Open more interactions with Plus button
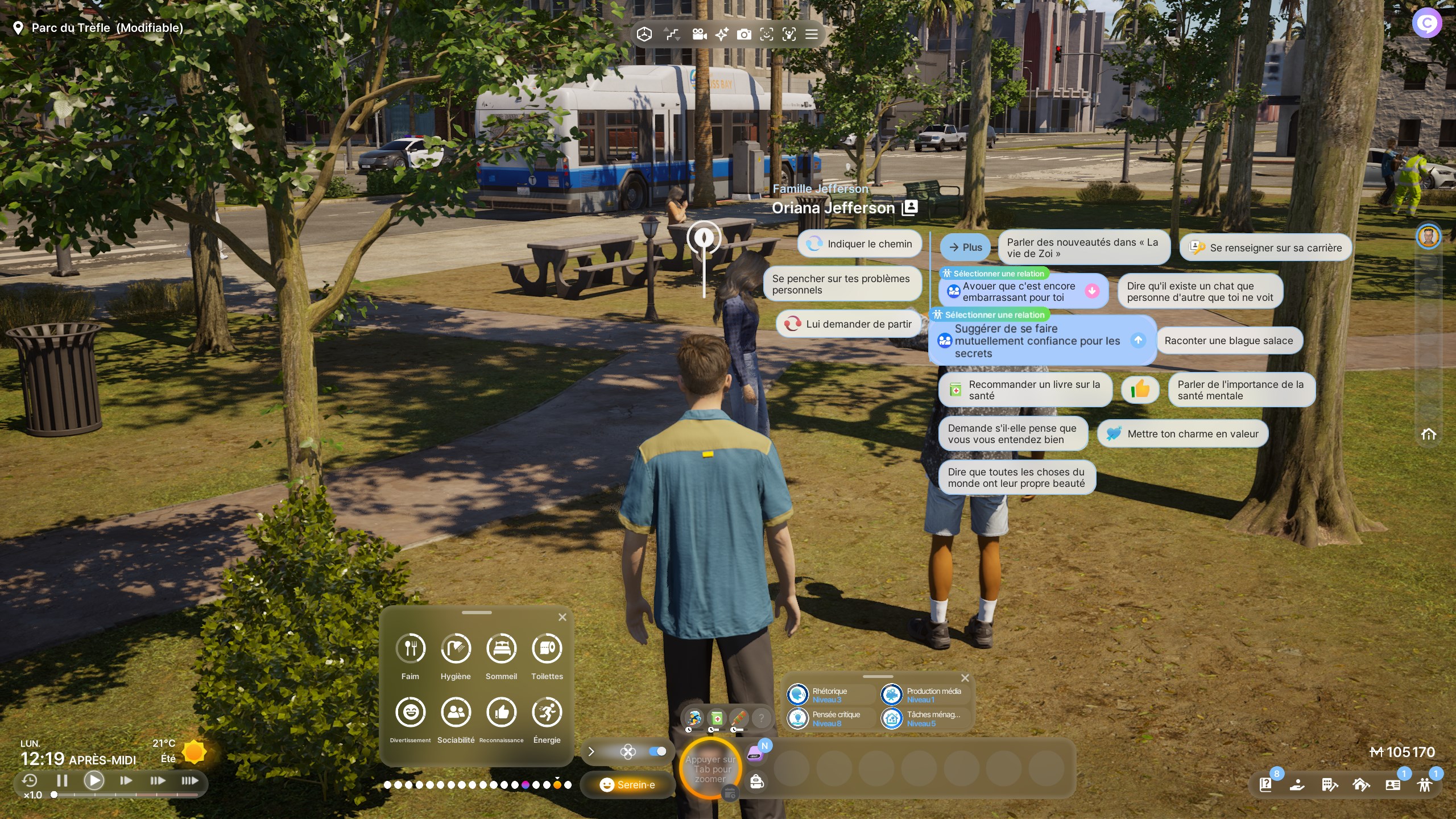The width and height of the screenshot is (1456, 819). coord(965,247)
